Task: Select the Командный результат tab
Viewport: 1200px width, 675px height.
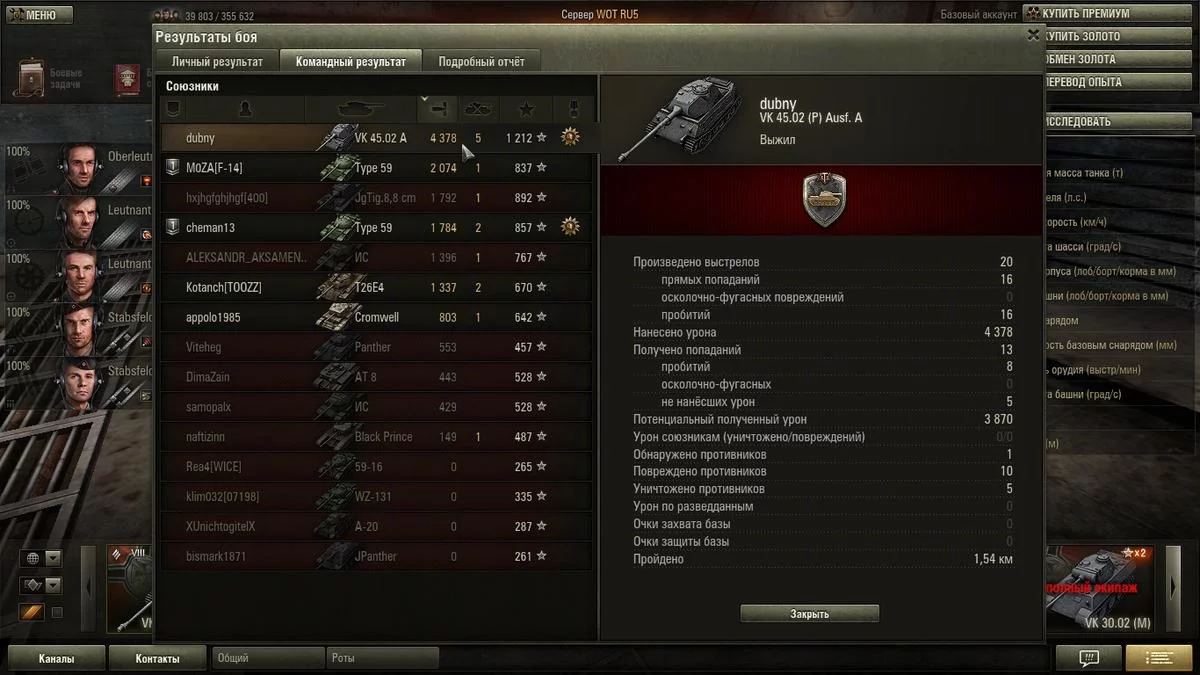Action: 350,62
